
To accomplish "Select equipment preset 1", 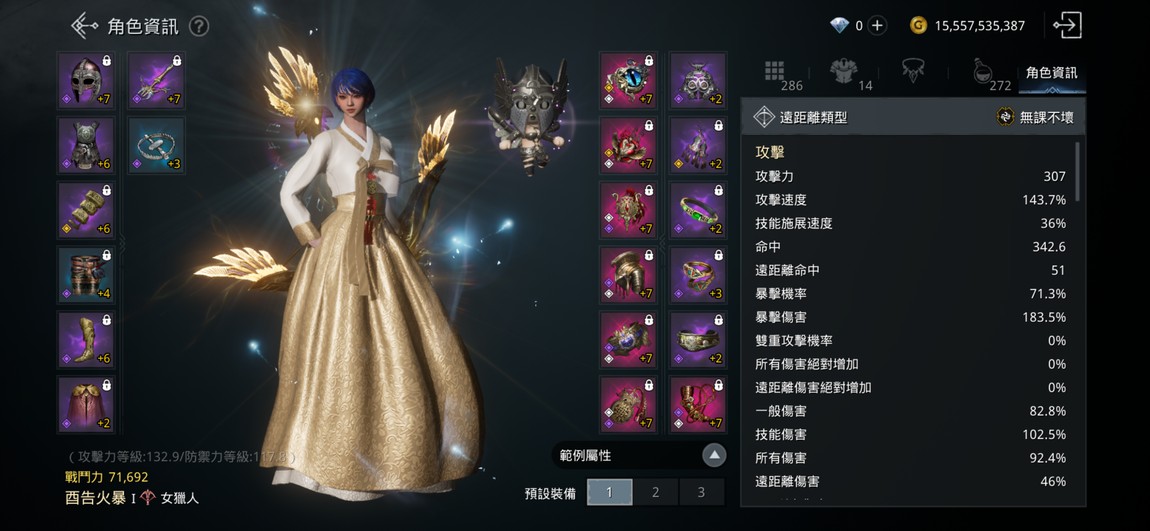I will (x=609, y=492).
